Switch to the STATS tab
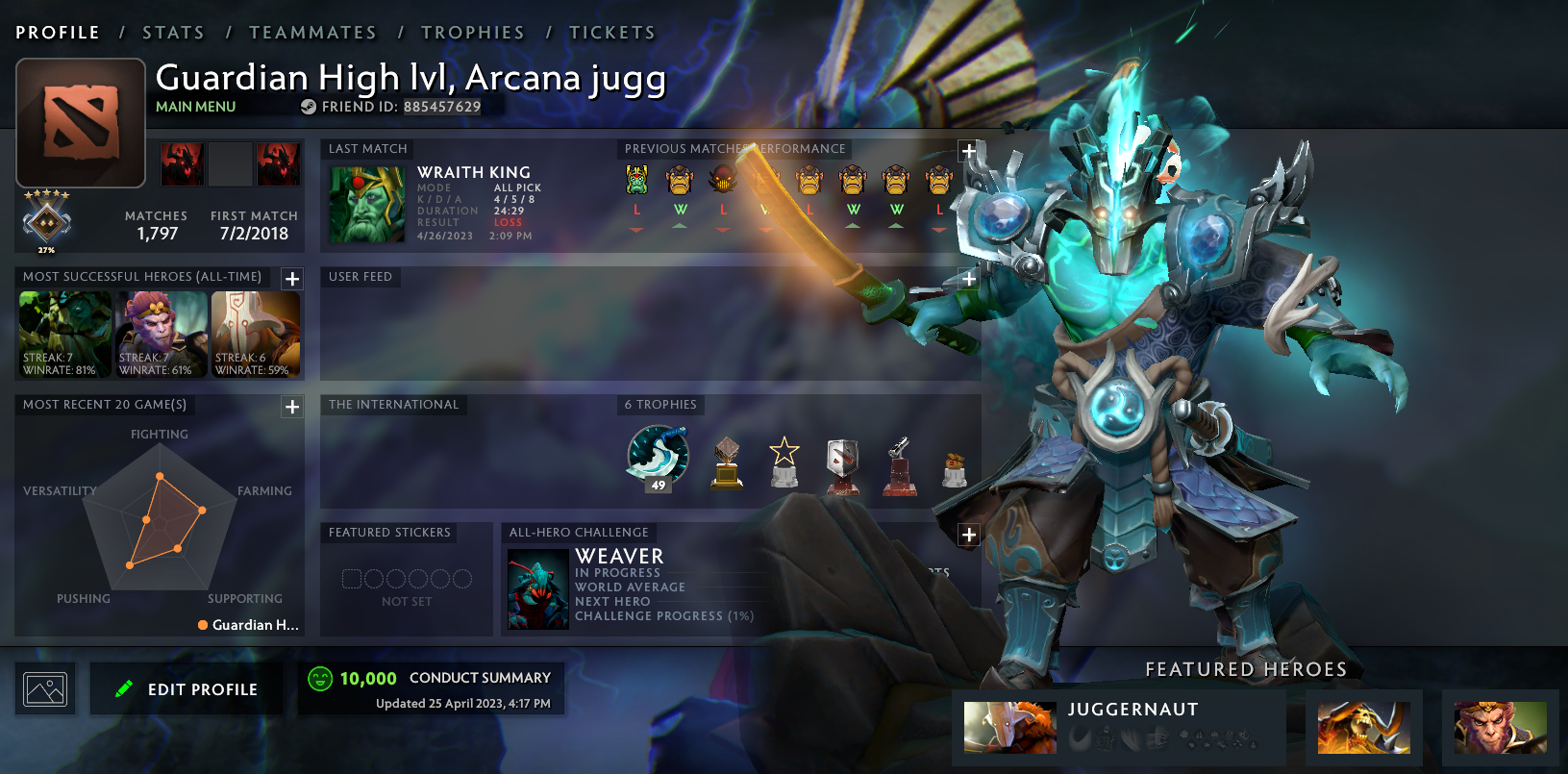The height and width of the screenshot is (774, 1568). pos(173,32)
